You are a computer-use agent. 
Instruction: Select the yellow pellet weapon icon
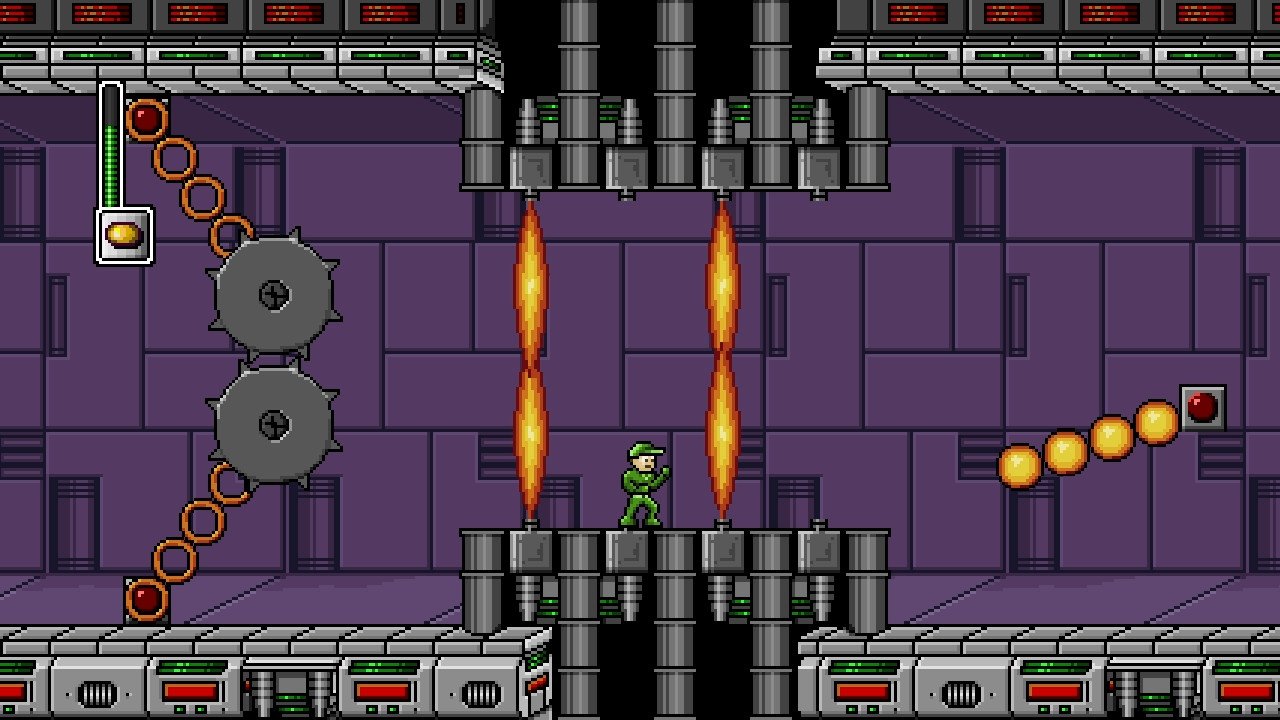(124, 236)
